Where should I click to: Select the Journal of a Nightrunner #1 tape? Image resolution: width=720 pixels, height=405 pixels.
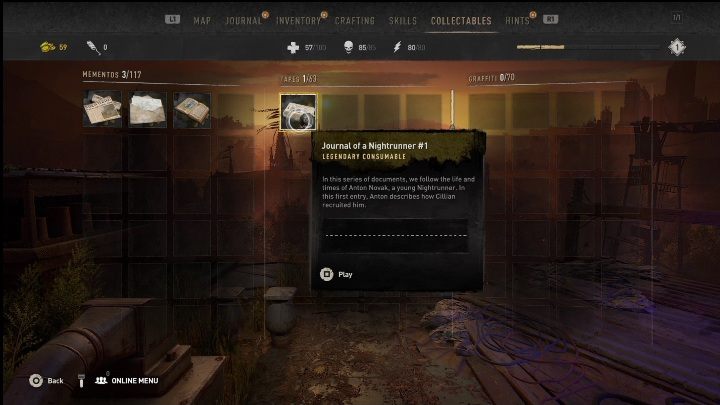(x=298, y=112)
